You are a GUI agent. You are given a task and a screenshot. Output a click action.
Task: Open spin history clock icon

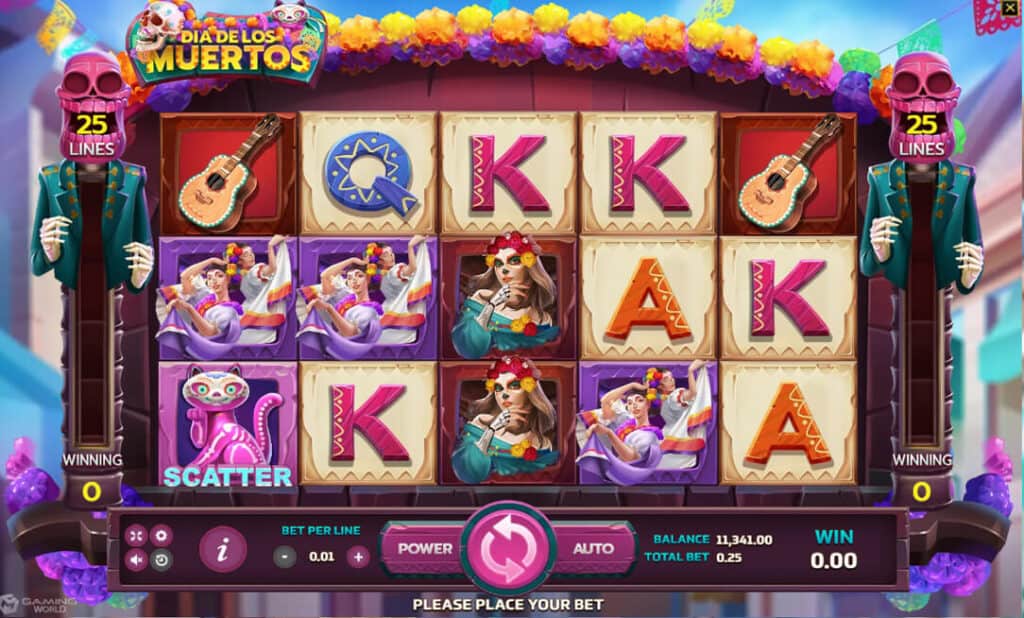[160, 560]
